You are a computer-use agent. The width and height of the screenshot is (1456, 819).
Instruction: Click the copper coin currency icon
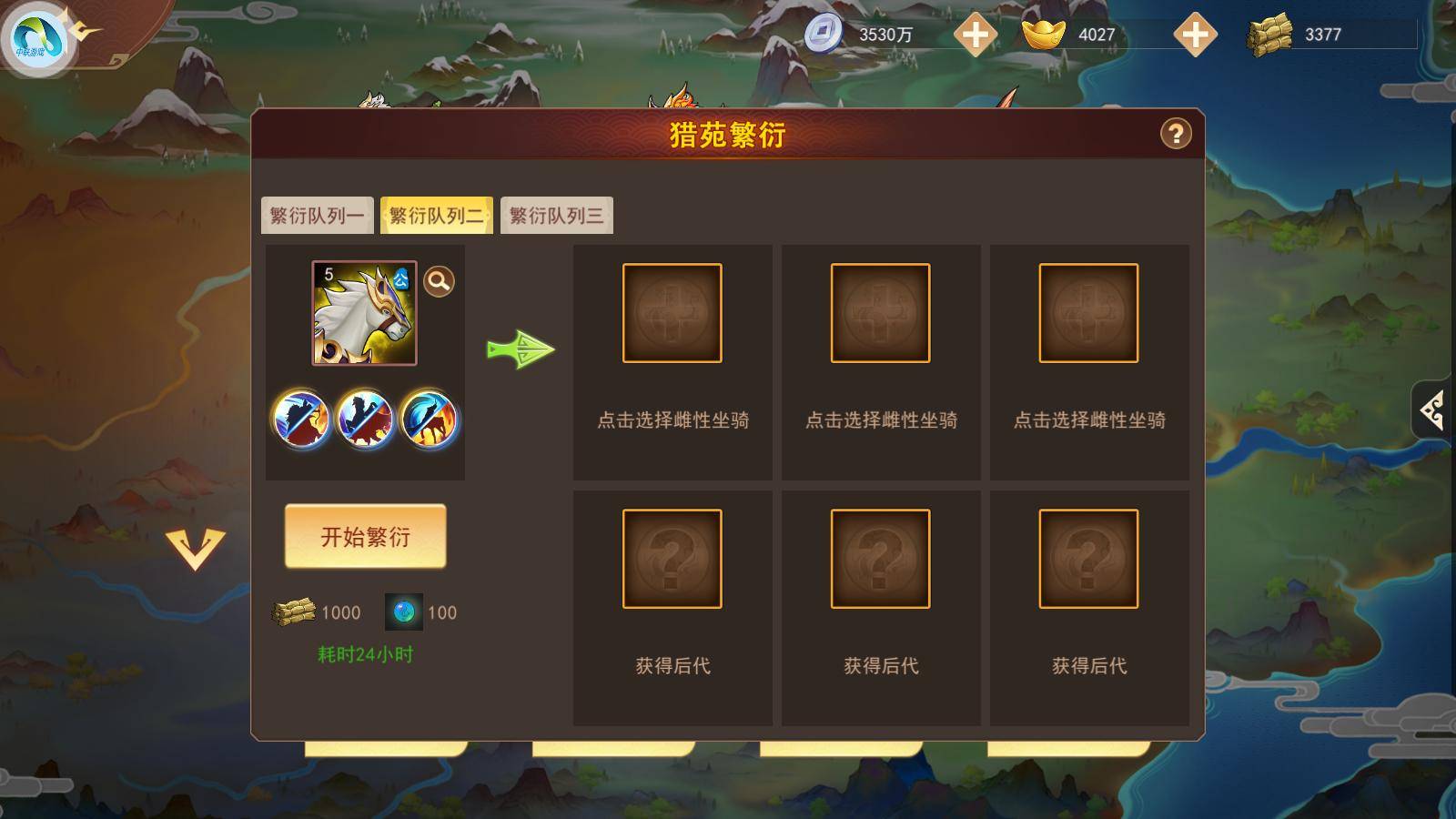click(x=824, y=33)
